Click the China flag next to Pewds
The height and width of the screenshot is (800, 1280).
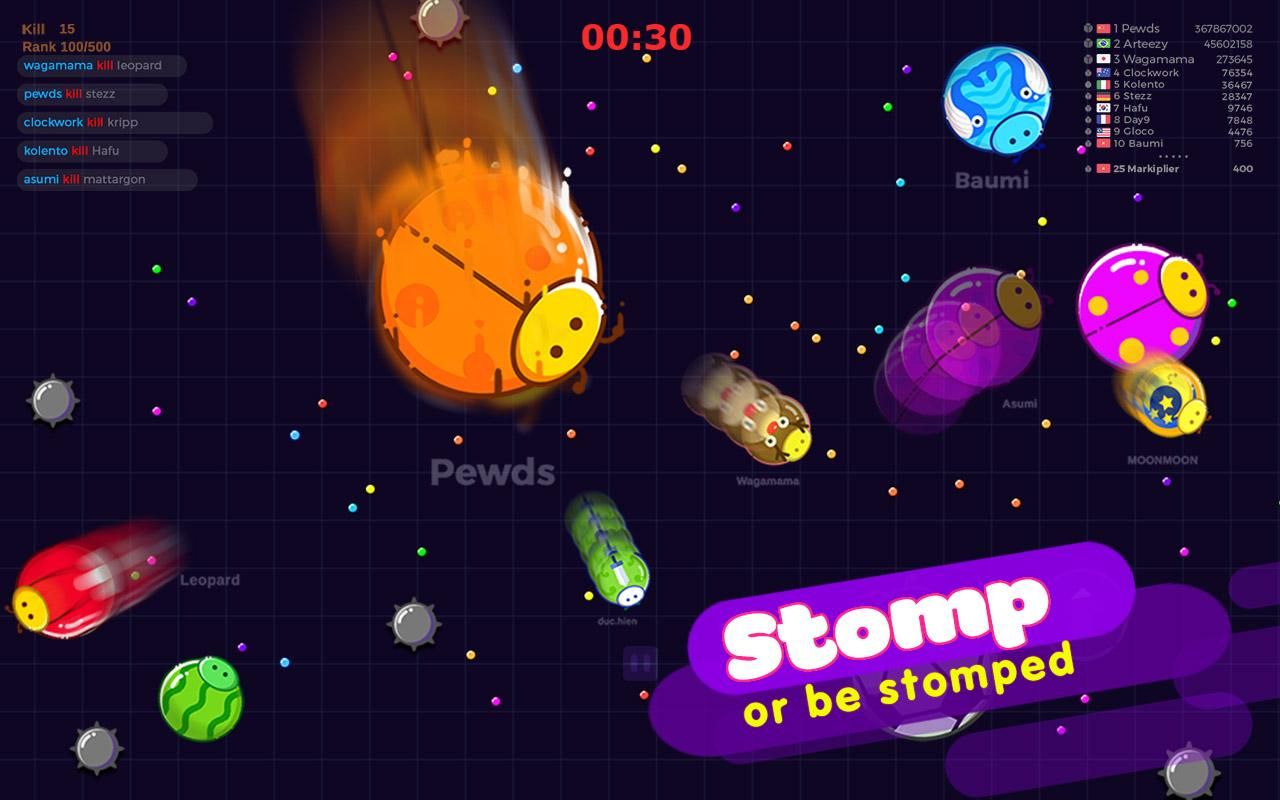point(1104,28)
